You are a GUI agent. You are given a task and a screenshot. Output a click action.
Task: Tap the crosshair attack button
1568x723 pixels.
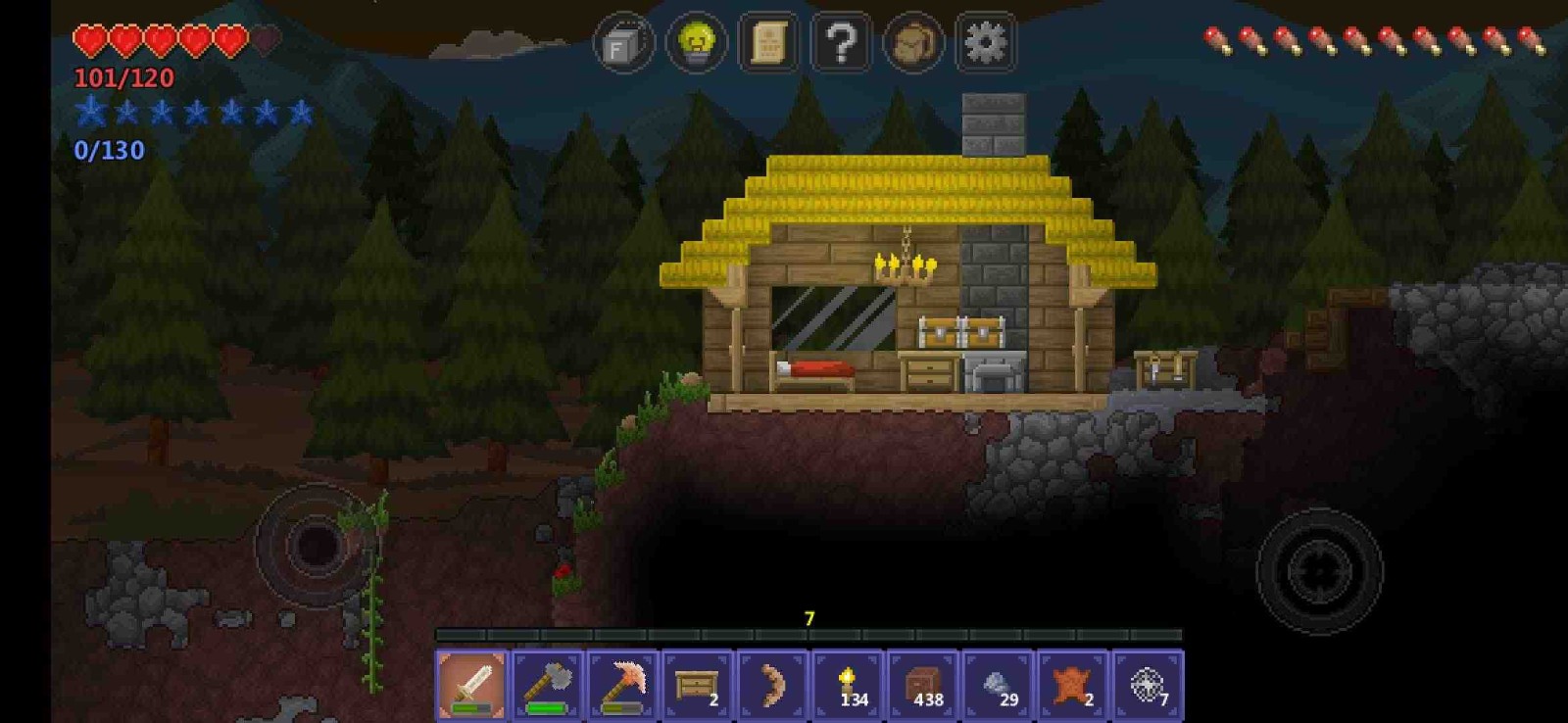(1319, 570)
